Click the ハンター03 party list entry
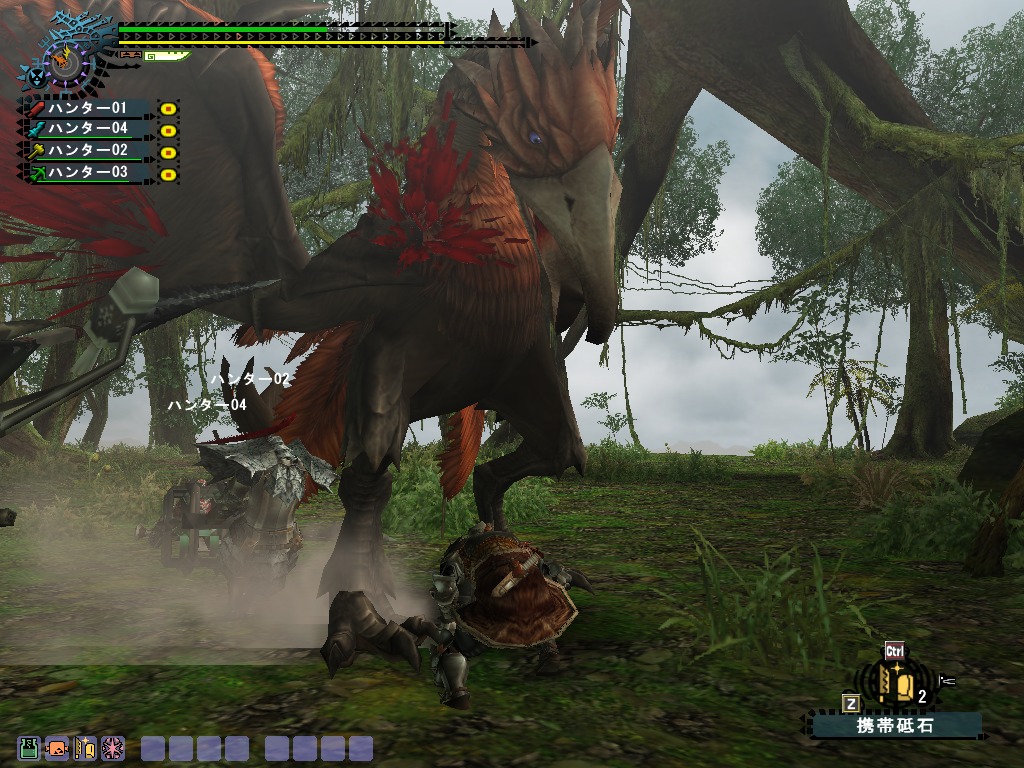Image resolution: width=1024 pixels, height=768 pixels. (89, 173)
